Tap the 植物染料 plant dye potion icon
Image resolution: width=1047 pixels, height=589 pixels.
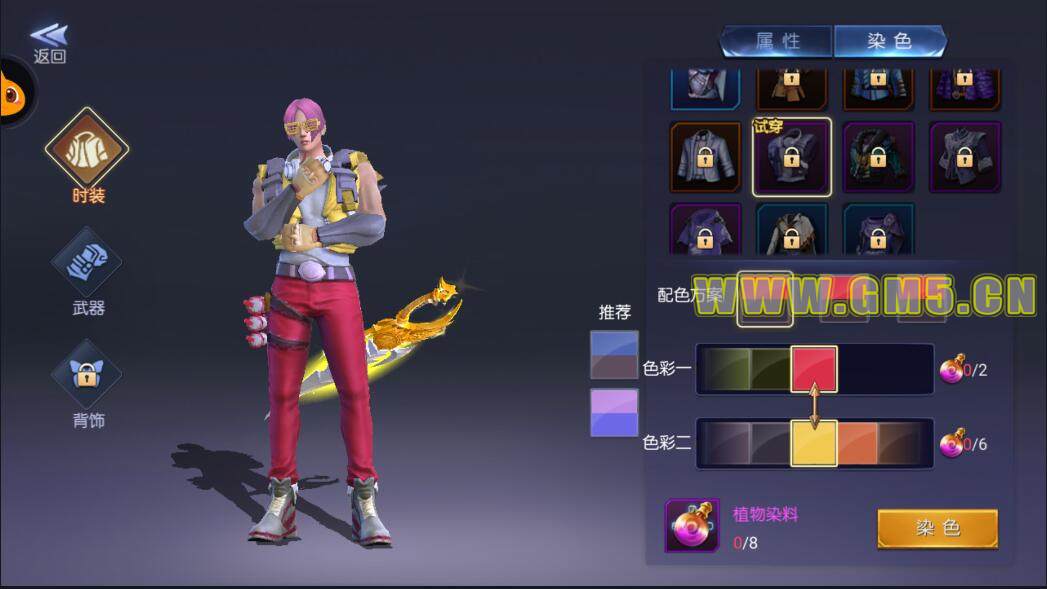691,526
